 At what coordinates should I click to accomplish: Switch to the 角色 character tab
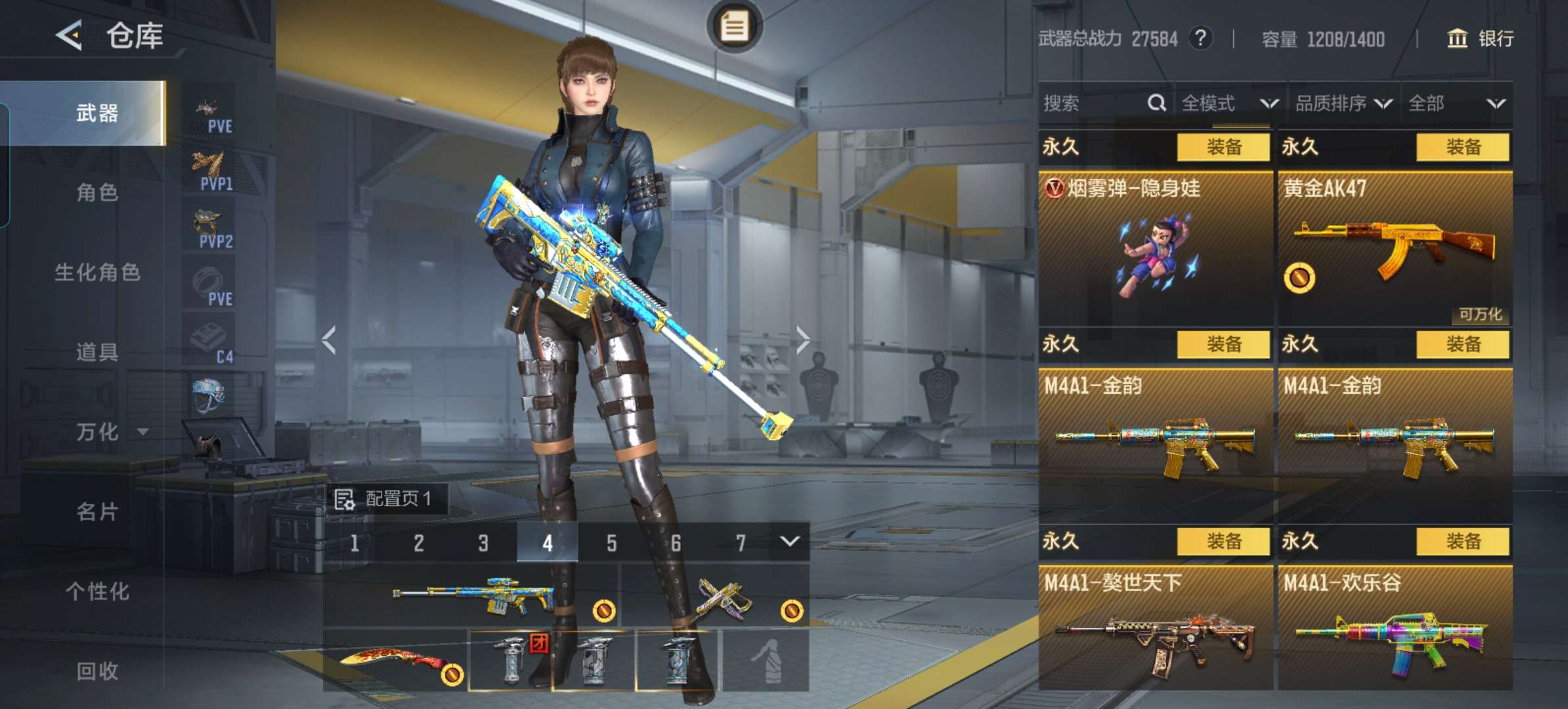(x=97, y=192)
